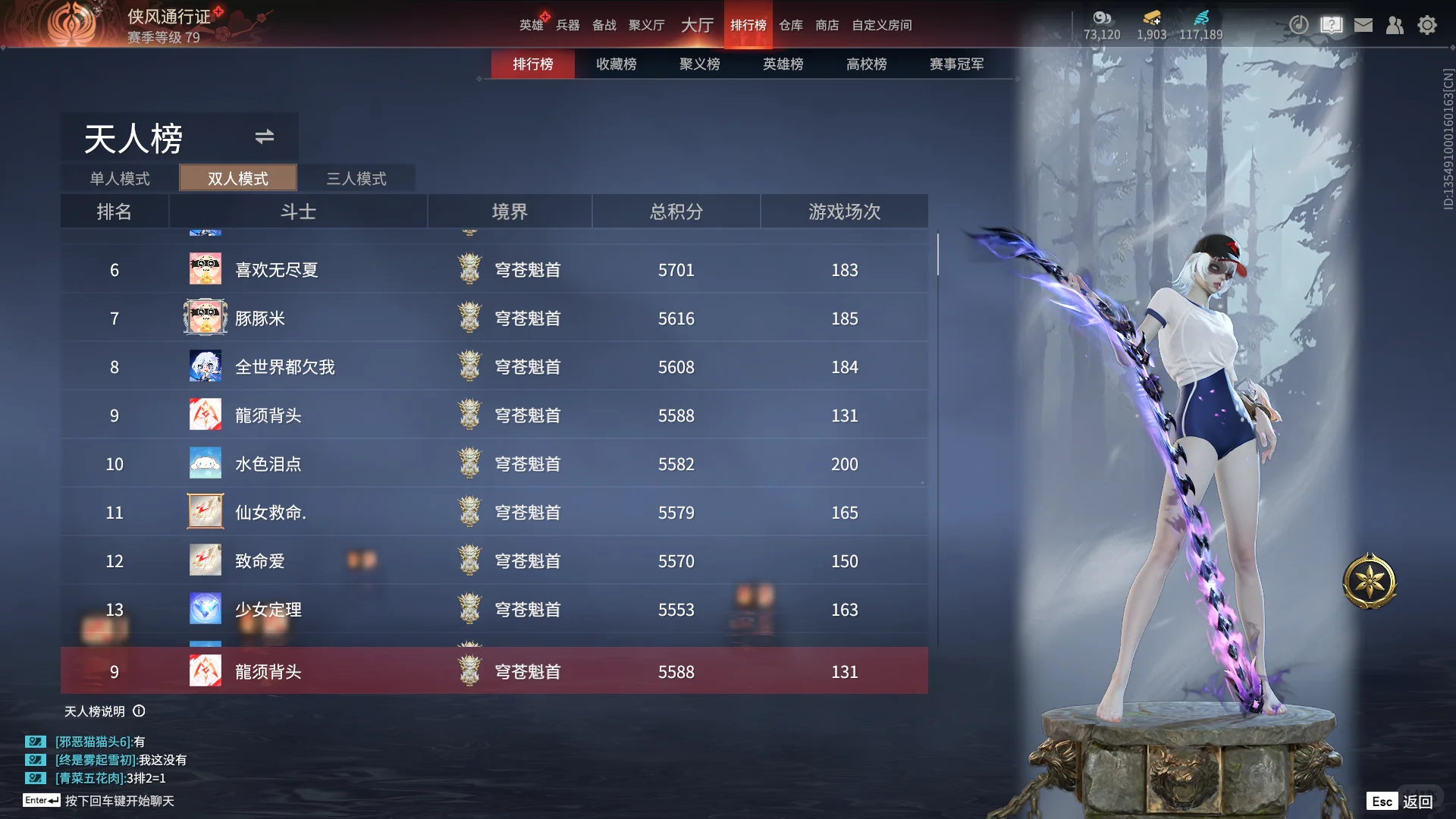The image size is (1456, 819).
Task: Open the settings gear icon
Action: point(1428,25)
